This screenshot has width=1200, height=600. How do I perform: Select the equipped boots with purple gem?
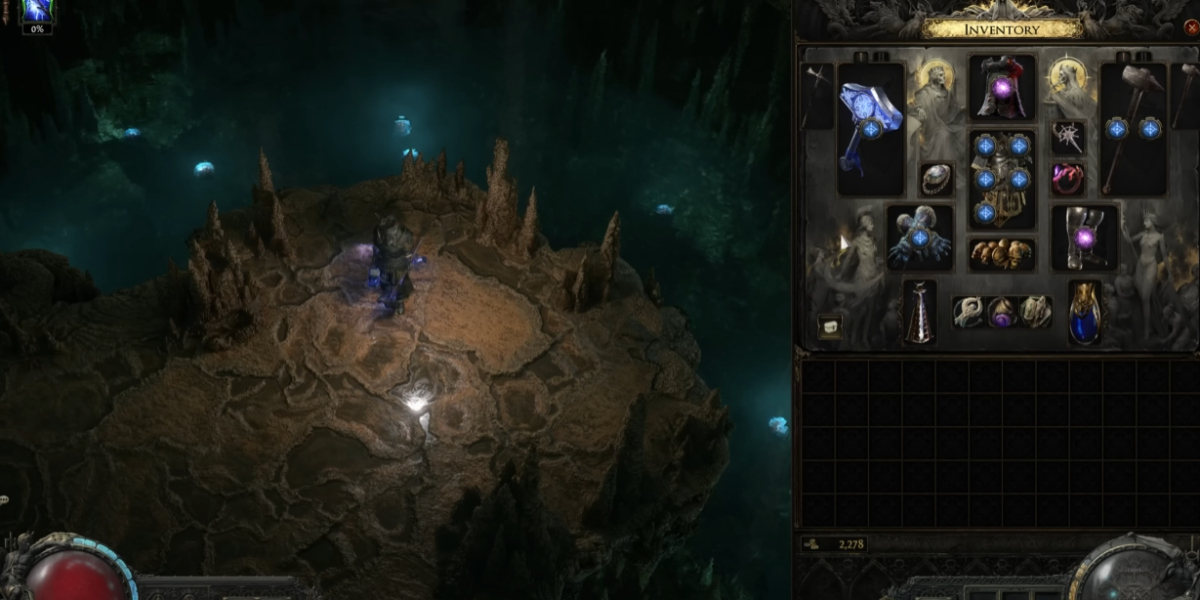[x=1084, y=238]
